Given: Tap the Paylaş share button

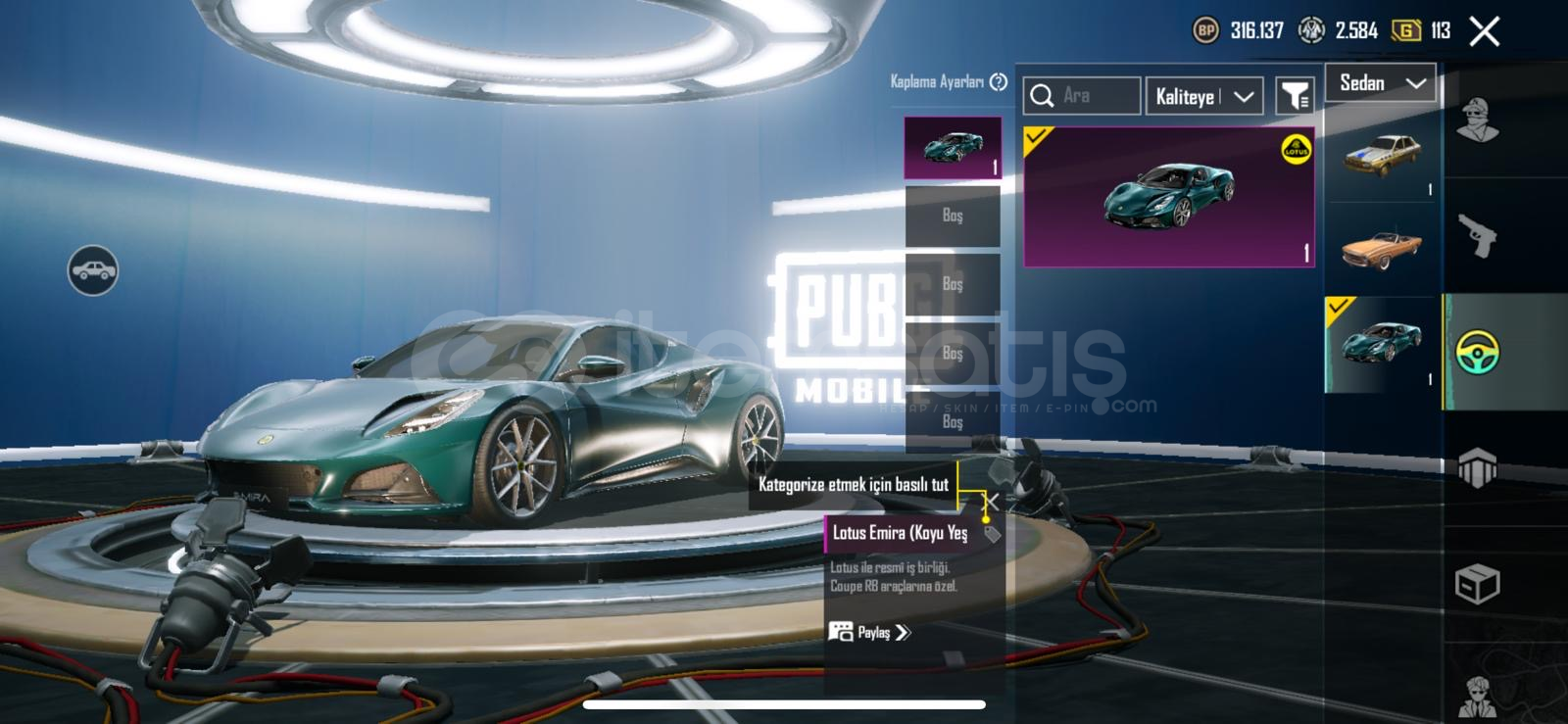Looking at the screenshot, I should tap(870, 633).
